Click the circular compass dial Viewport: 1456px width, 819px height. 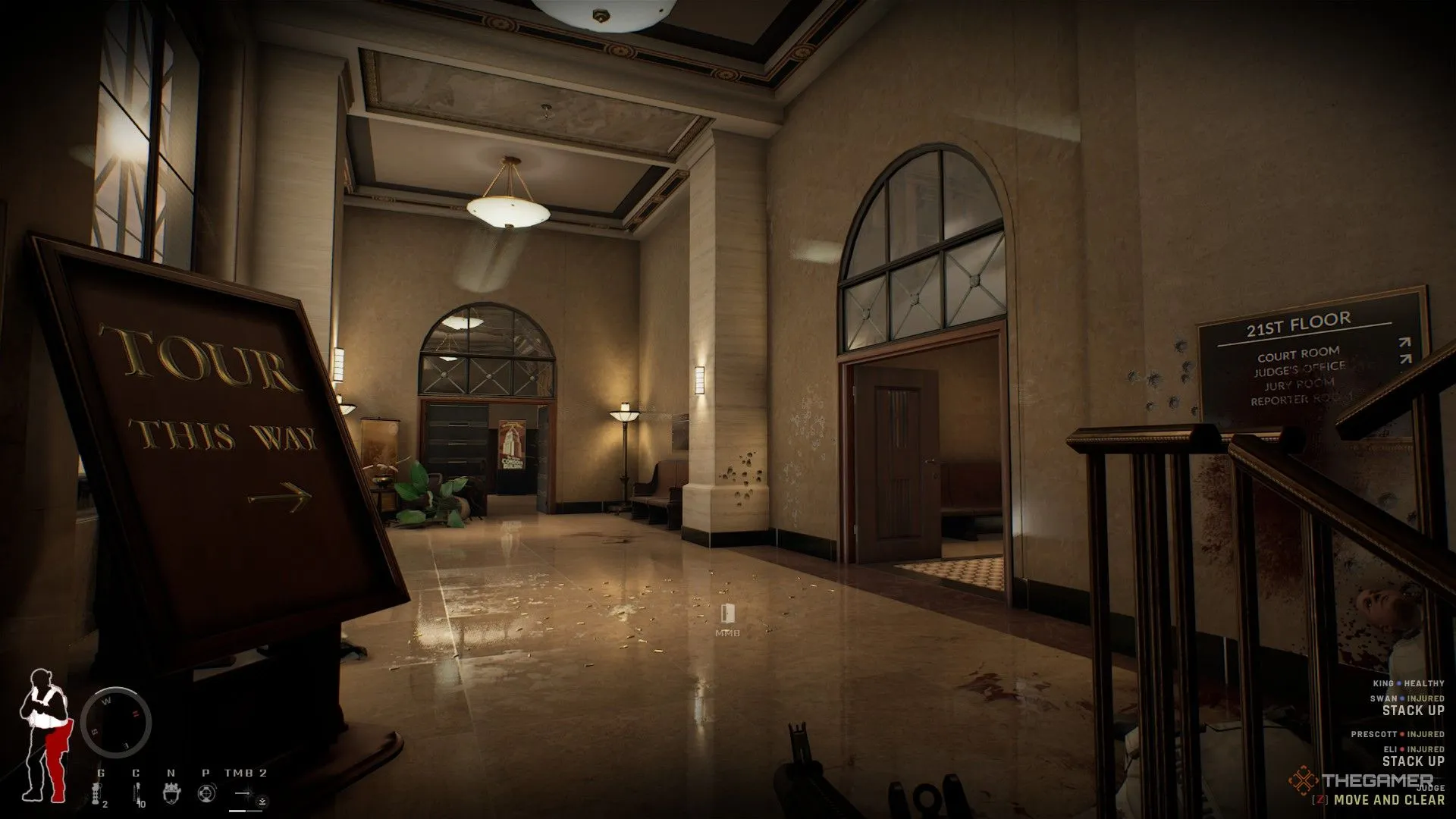point(116,723)
